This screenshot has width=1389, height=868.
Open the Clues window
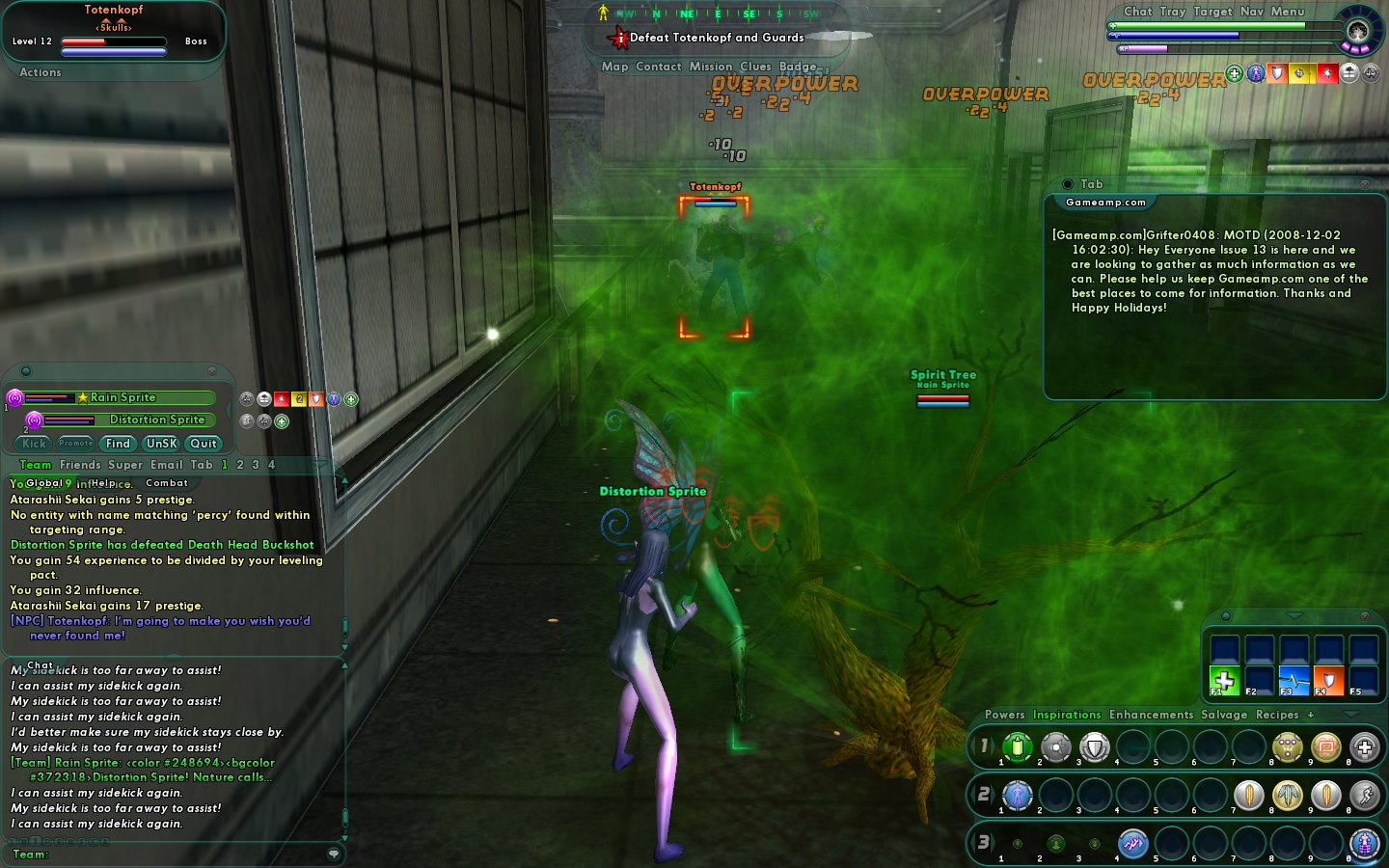tap(755, 67)
